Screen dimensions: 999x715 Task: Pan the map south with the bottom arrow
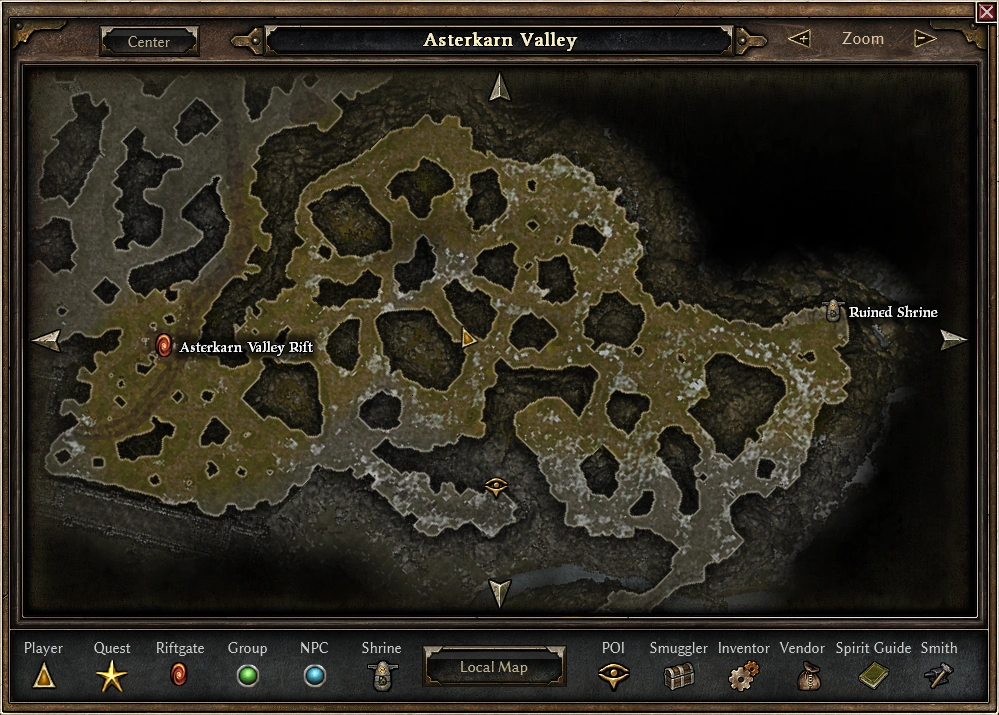[498, 593]
